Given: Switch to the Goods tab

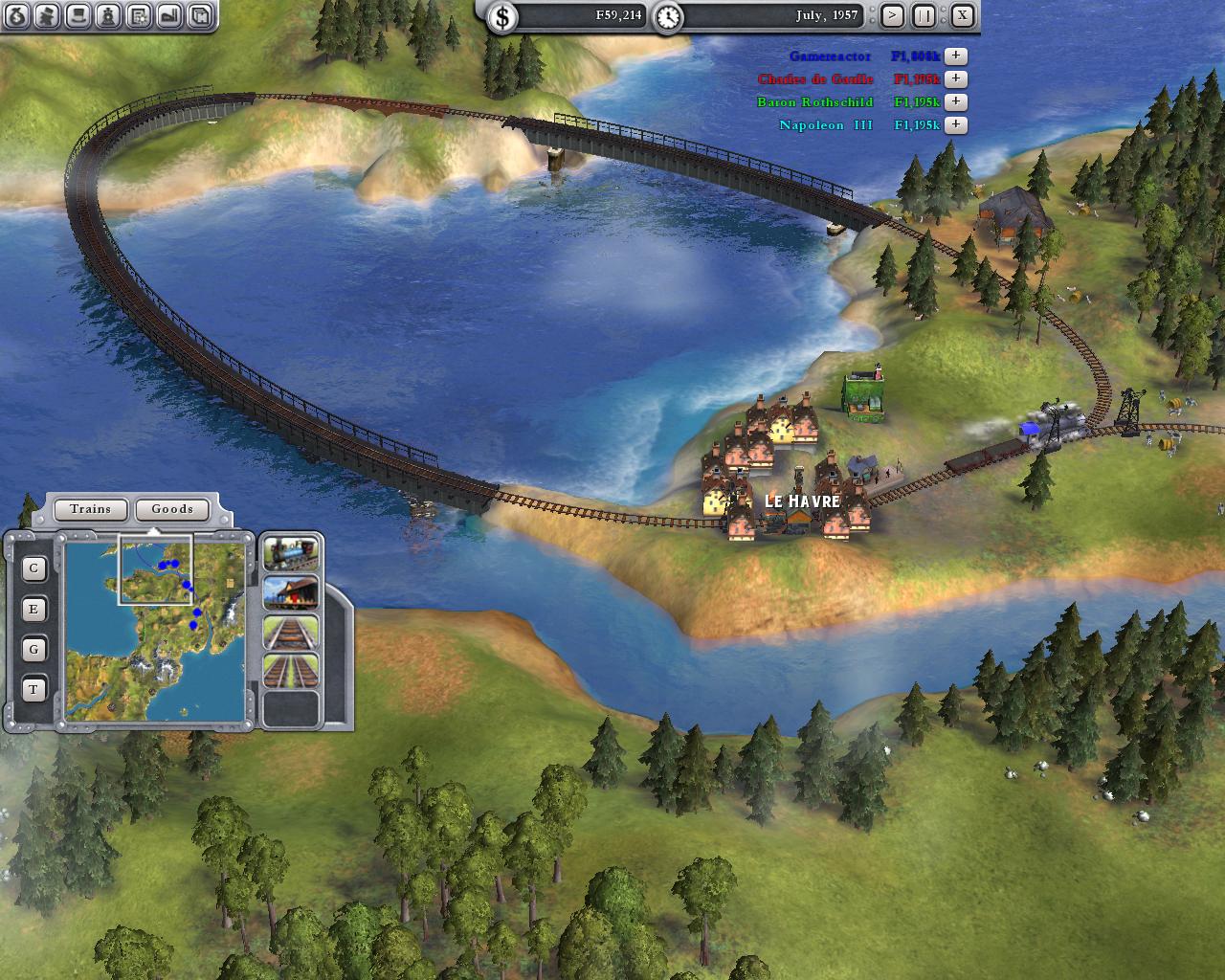Looking at the screenshot, I should point(172,509).
